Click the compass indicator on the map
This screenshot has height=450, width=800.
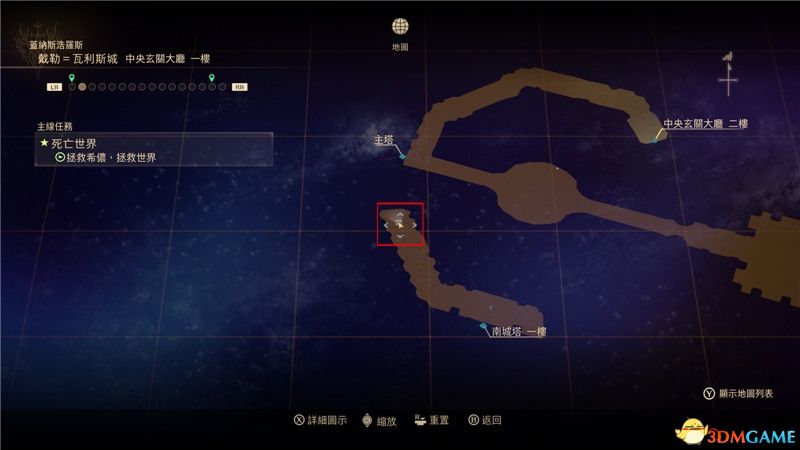[727, 73]
